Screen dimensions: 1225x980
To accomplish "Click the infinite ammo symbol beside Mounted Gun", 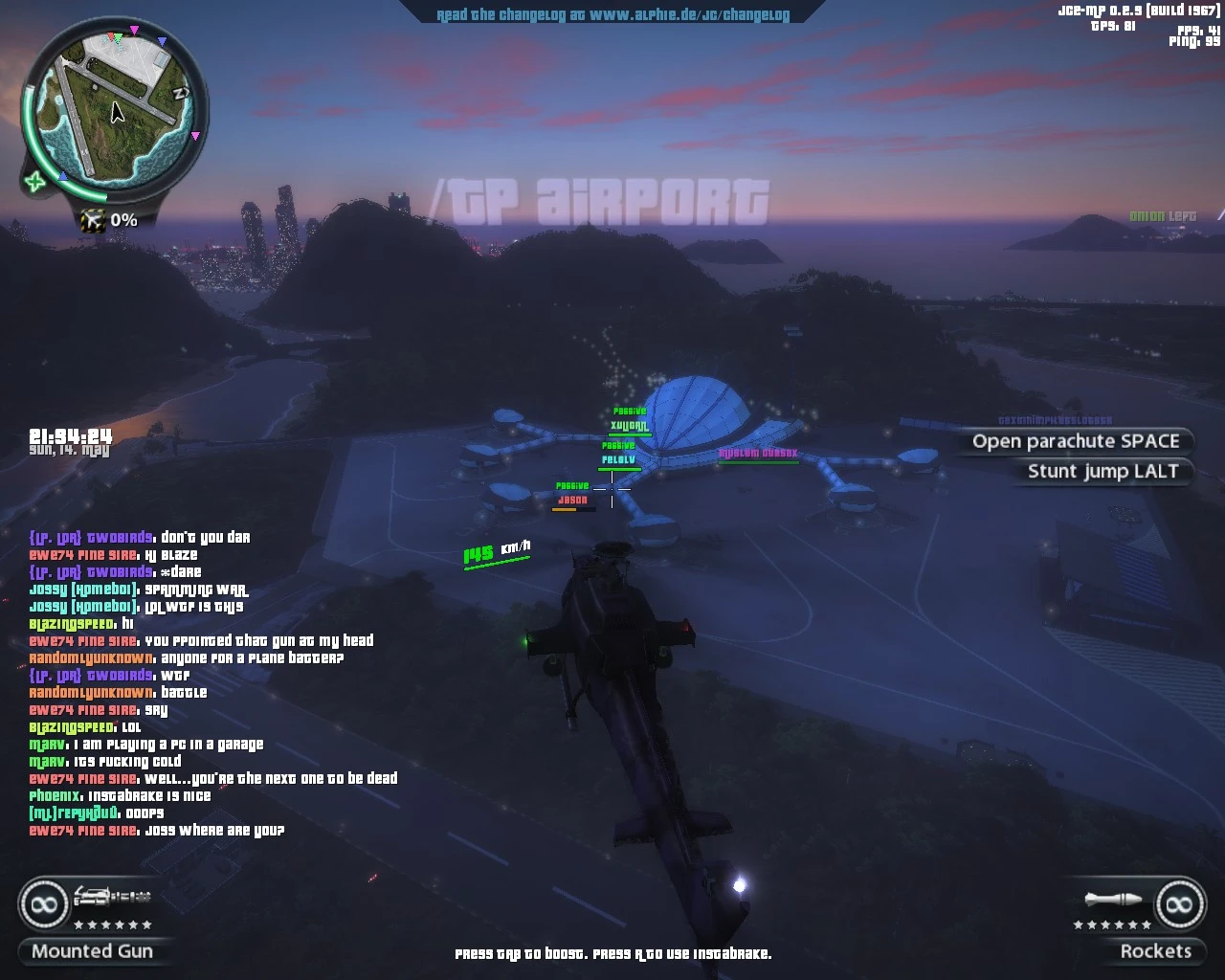I will click(42, 902).
